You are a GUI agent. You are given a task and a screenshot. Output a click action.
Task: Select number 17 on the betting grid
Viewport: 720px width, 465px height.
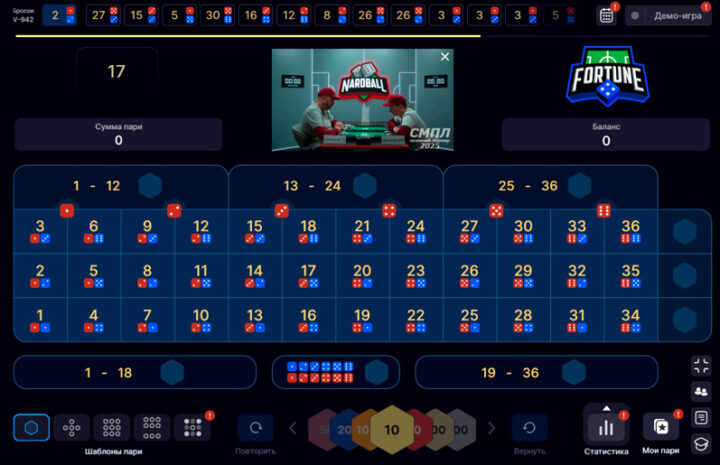coord(308,275)
